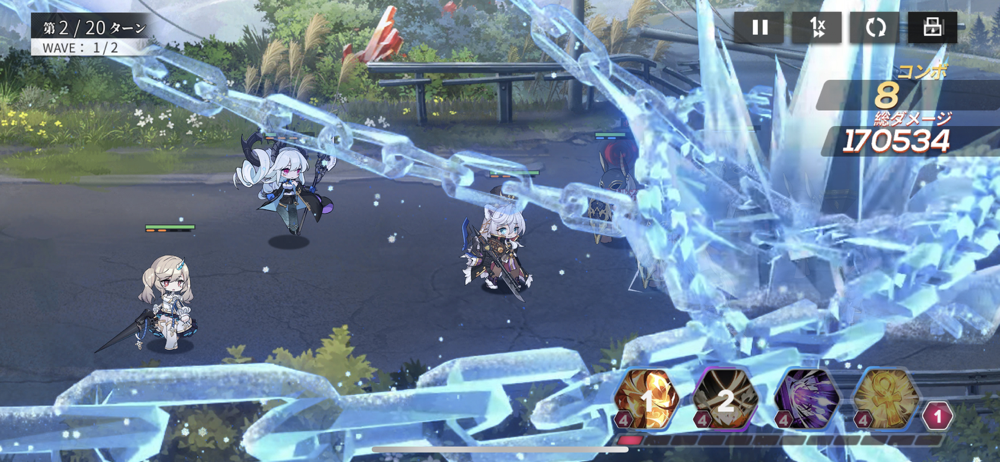The image size is (1000, 462).
Task: Choose the dark slash skill card
Action: point(727,400)
